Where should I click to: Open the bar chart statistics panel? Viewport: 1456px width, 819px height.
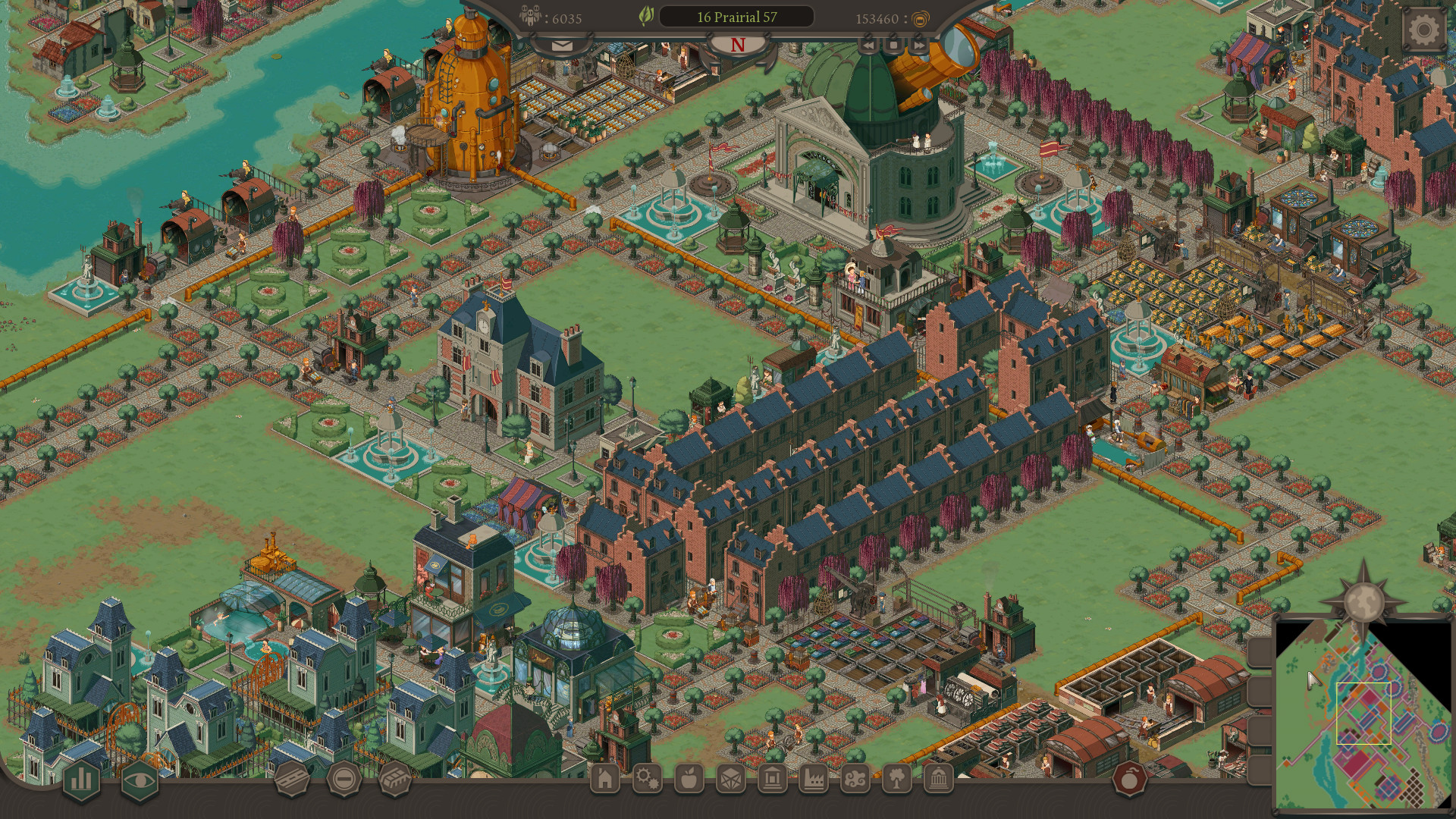click(x=80, y=780)
